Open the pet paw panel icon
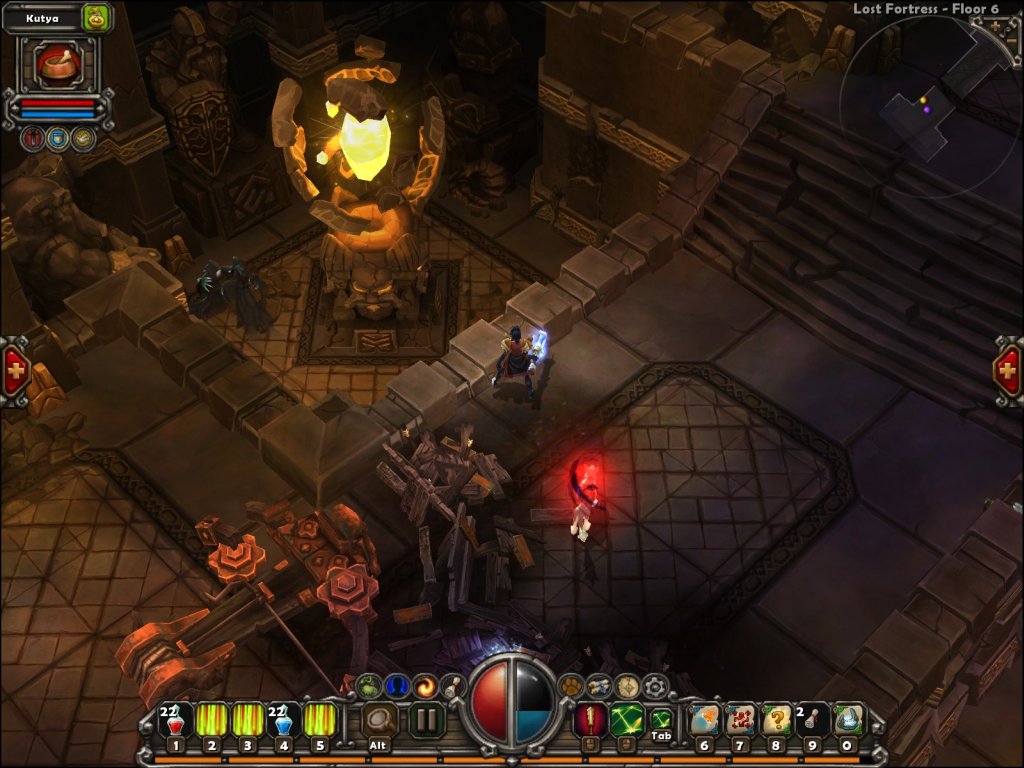Image resolution: width=1024 pixels, height=768 pixels. pos(571,686)
